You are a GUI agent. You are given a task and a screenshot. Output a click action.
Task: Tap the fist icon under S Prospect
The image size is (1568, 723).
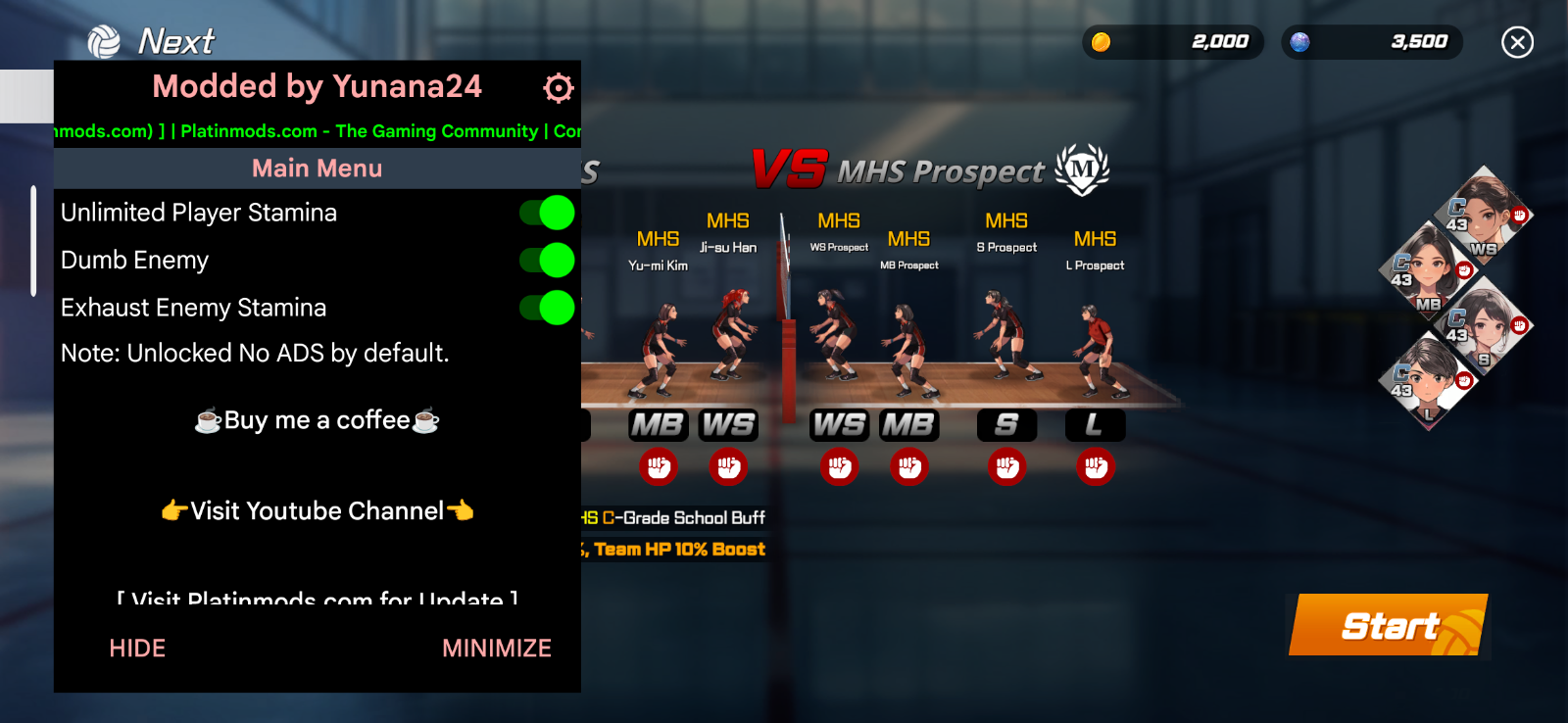click(1006, 467)
